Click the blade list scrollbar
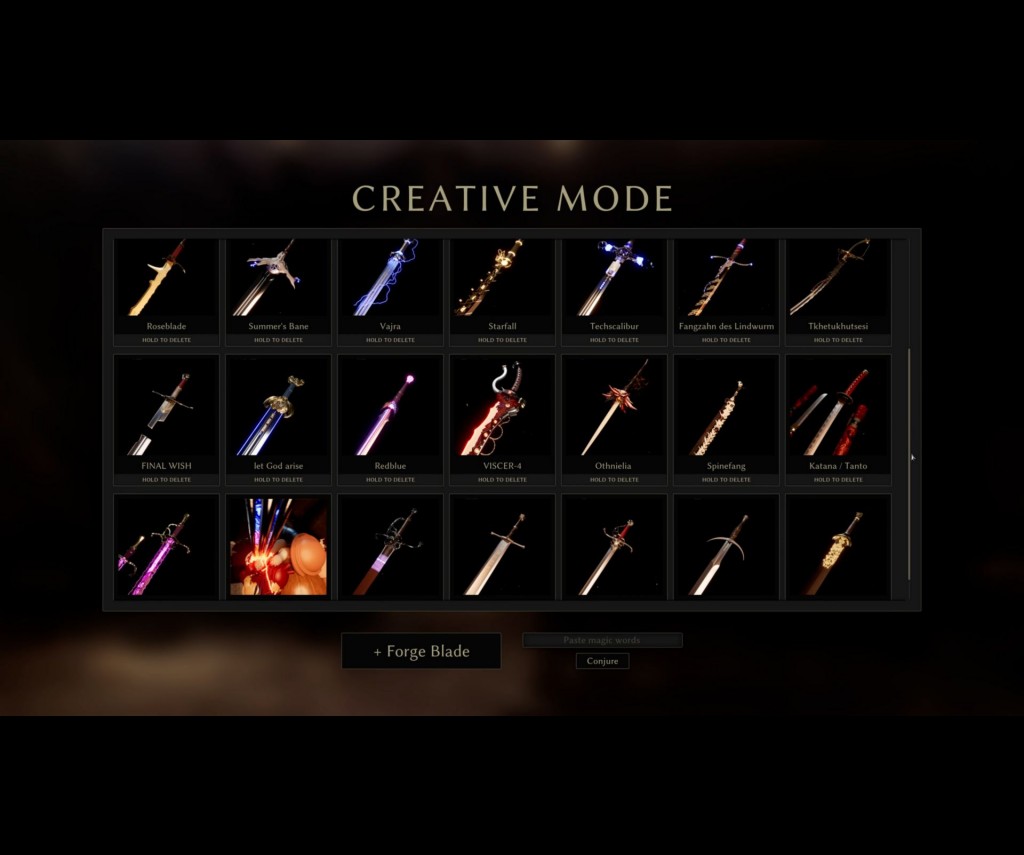1024x855 pixels. pos(909,460)
